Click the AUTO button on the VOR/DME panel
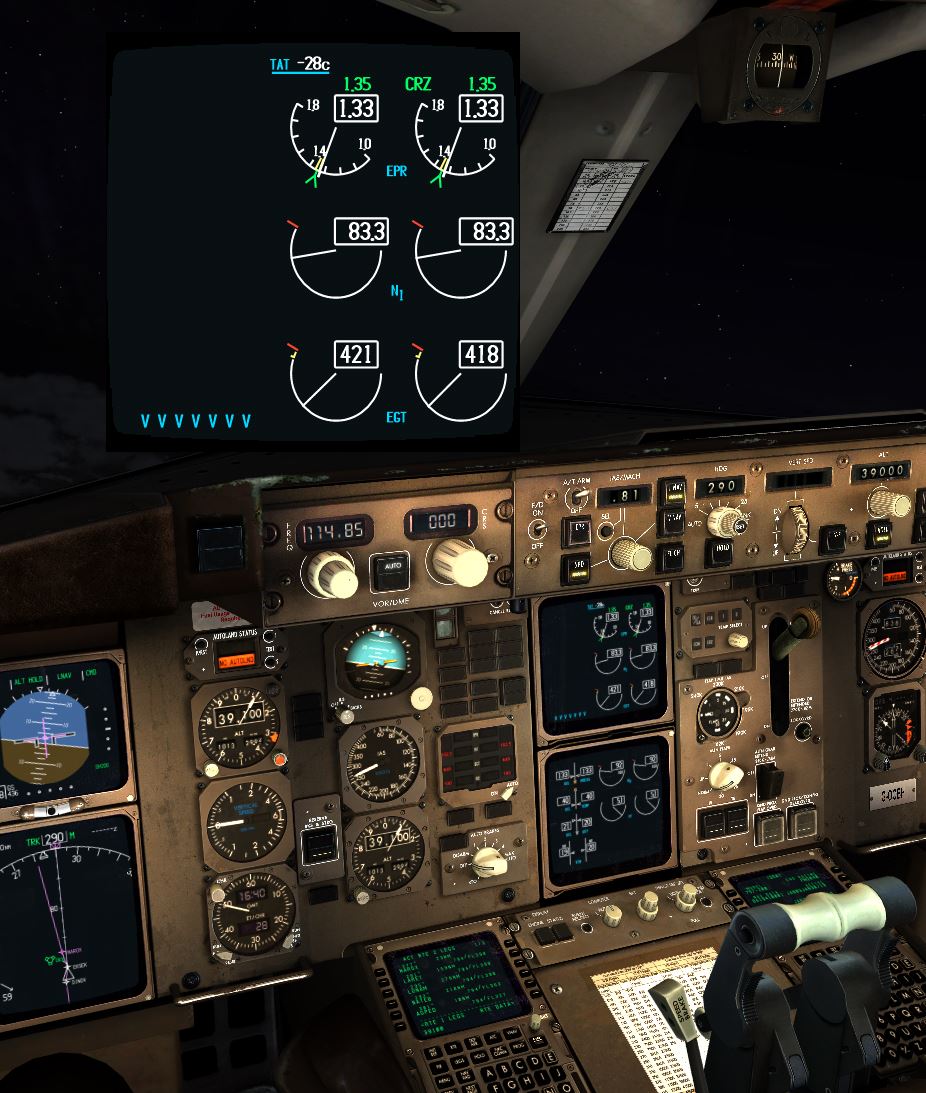This screenshot has width=926, height=1093. coord(390,571)
